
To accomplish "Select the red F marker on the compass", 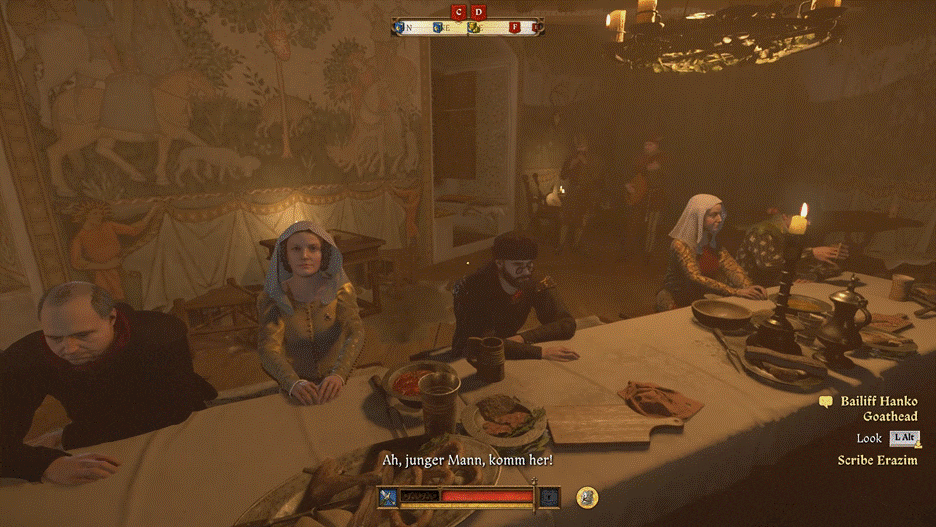I will pyautogui.click(x=514, y=27).
